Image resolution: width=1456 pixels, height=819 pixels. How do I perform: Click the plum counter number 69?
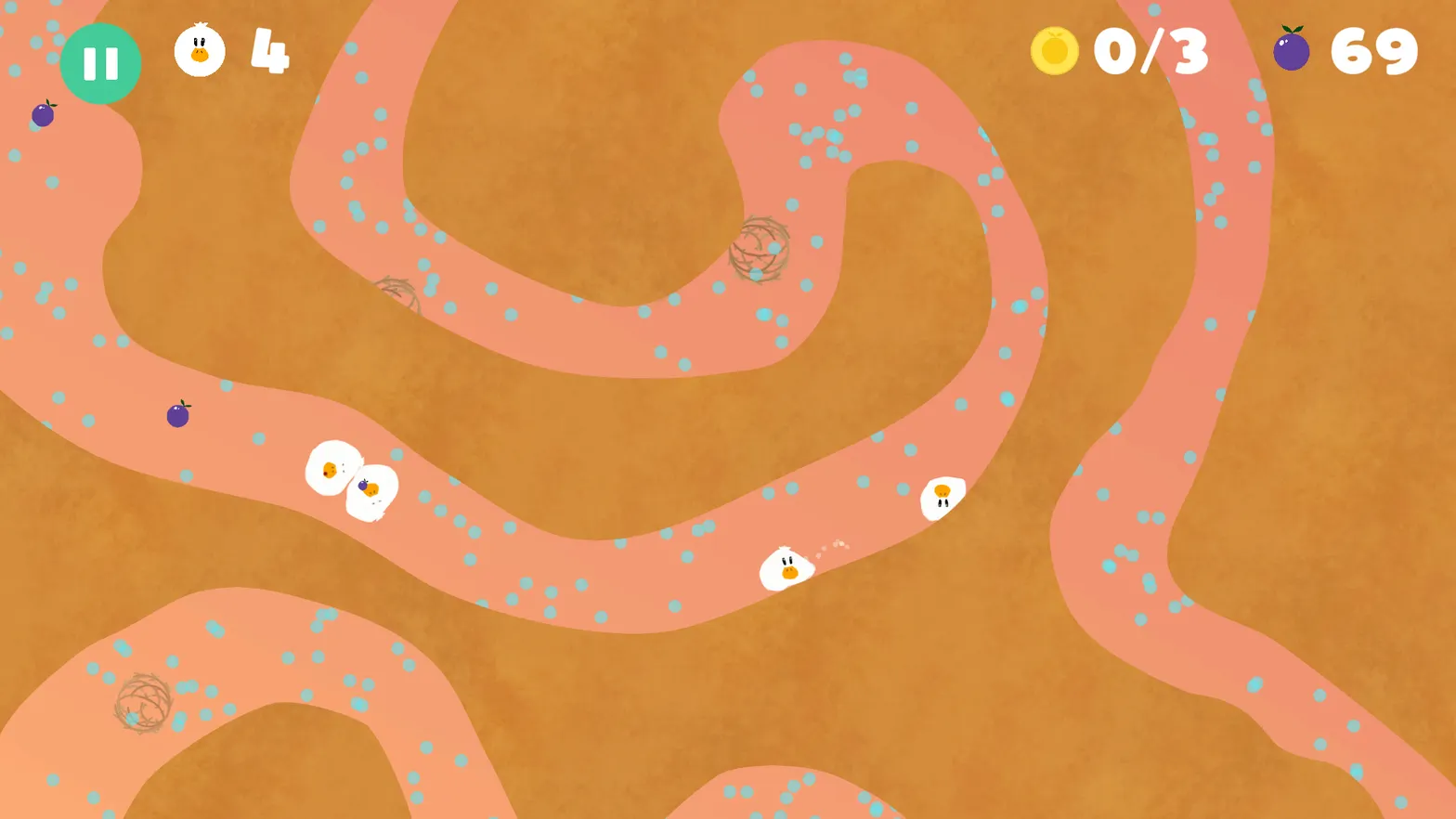click(x=1373, y=53)
